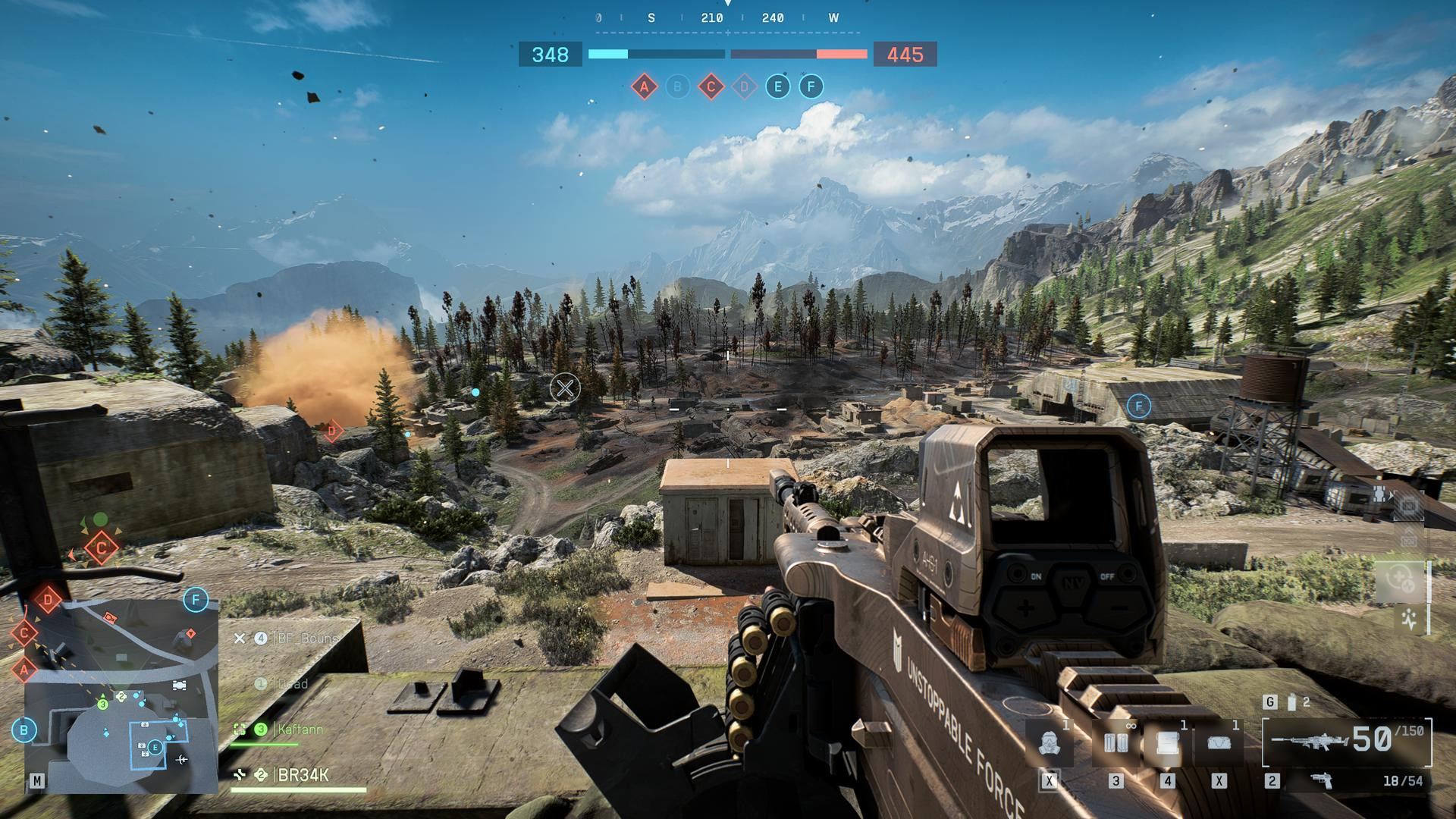The width and height of the screenshot is (1456, 819).
Task: Choose objective E in the top capture bar
Action: [777, 86]
